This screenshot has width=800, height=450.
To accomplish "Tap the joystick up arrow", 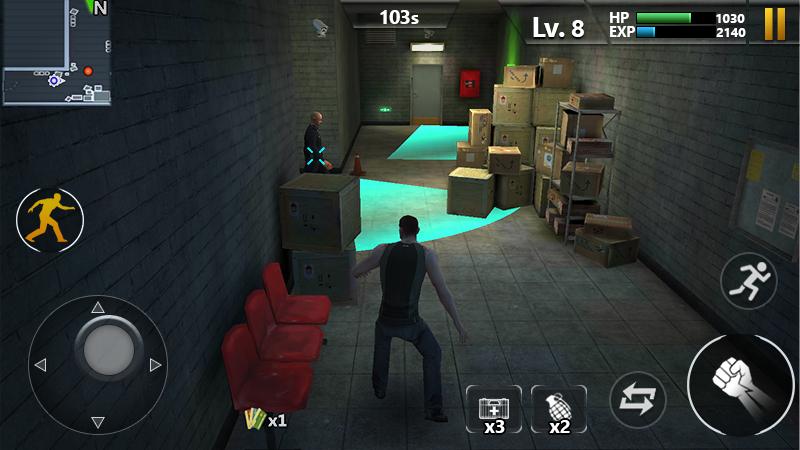I will click(x=98, y=307).
